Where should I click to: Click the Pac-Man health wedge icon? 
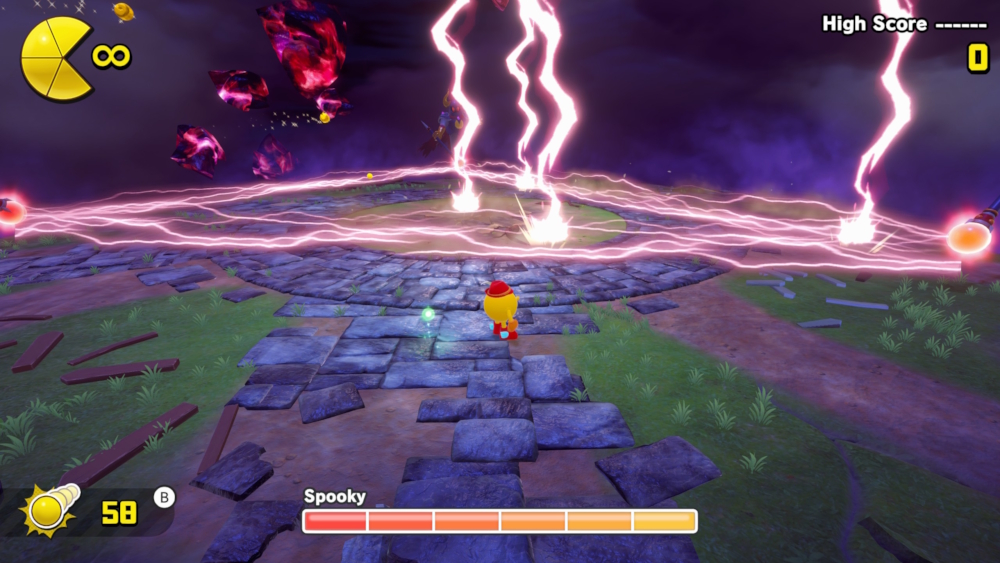point(54,58)
